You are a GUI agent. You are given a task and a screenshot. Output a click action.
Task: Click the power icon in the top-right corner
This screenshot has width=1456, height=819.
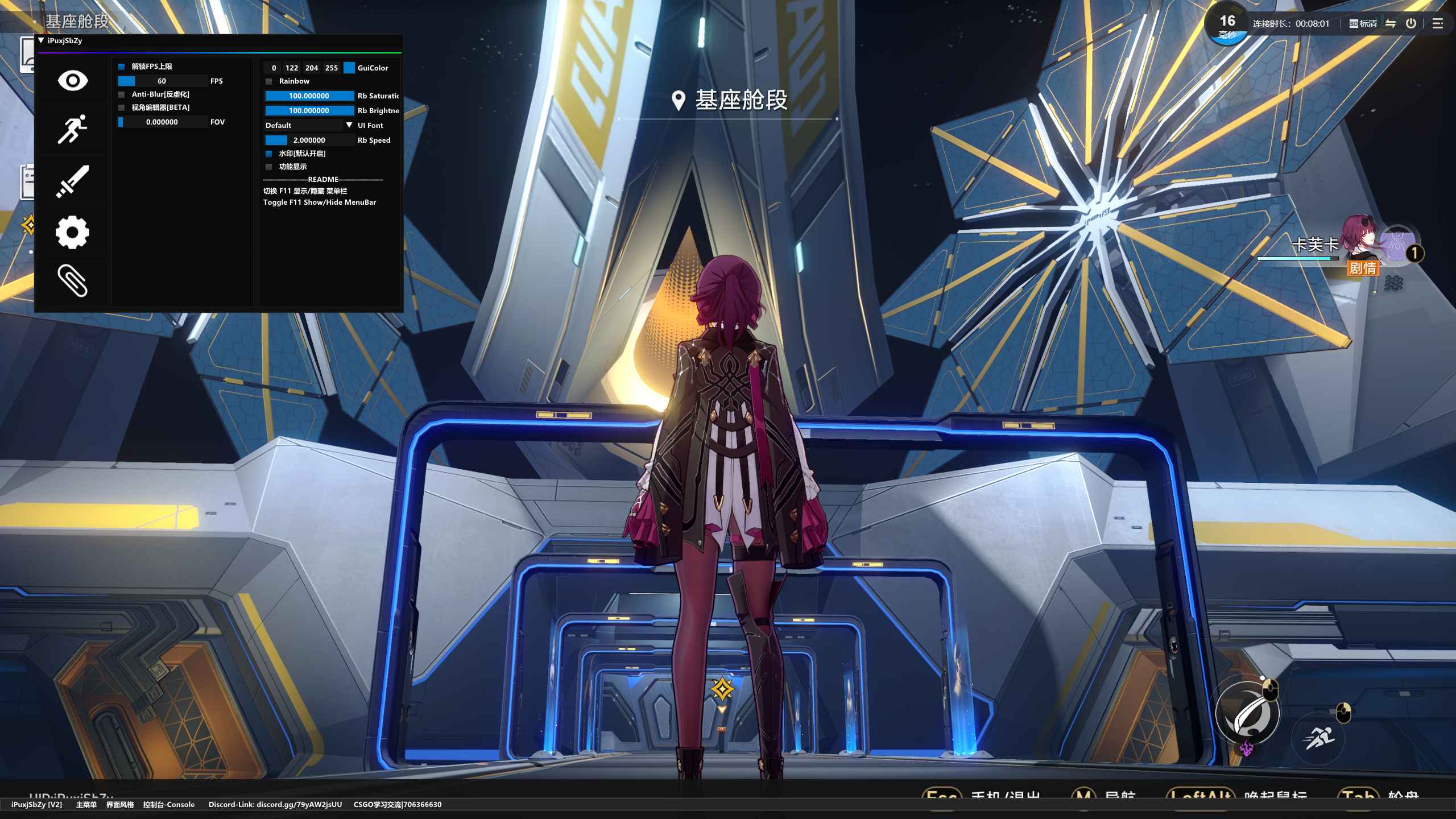tap(1412, 23)
